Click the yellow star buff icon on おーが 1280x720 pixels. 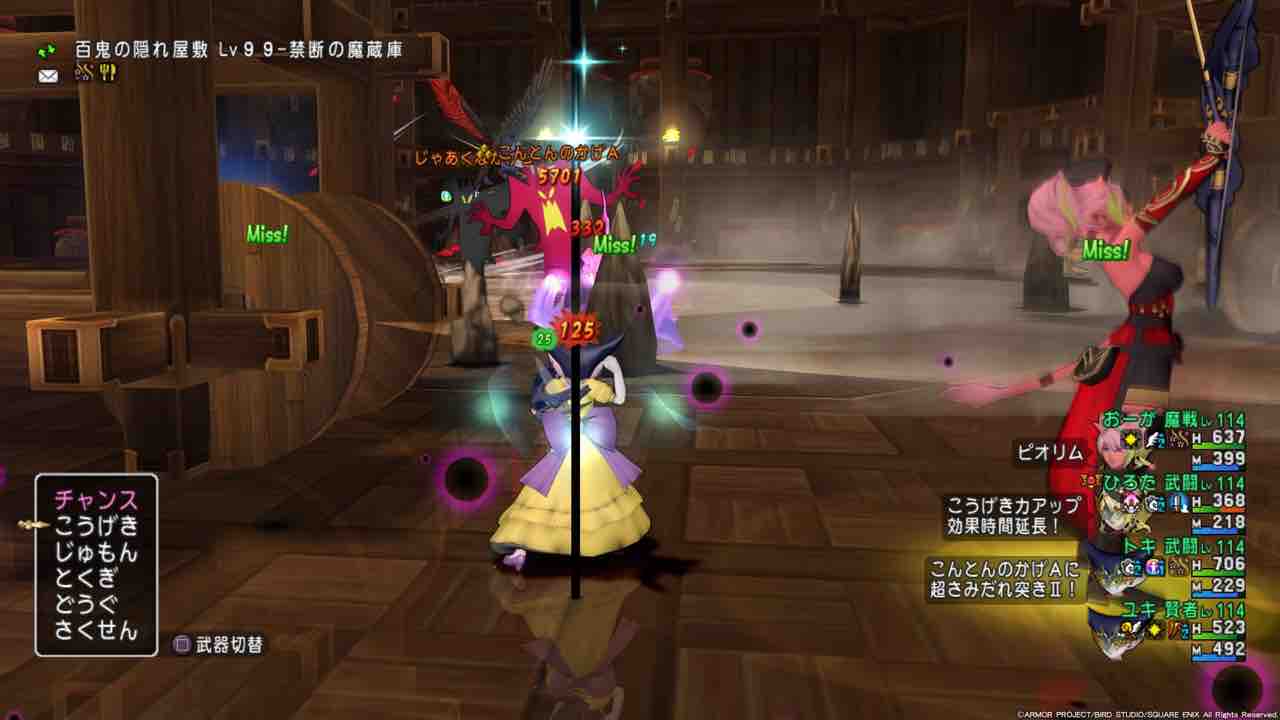pos(1129,440)
